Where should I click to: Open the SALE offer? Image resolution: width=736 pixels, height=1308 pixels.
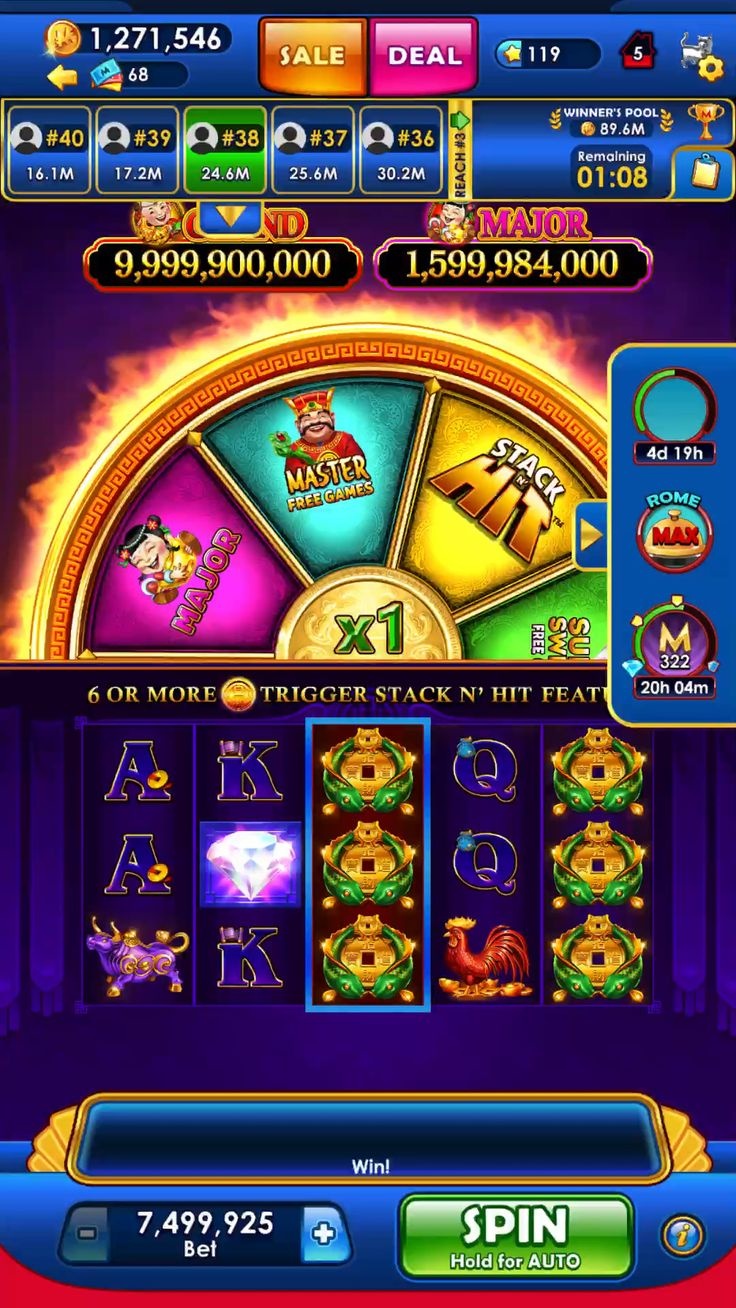312,56
